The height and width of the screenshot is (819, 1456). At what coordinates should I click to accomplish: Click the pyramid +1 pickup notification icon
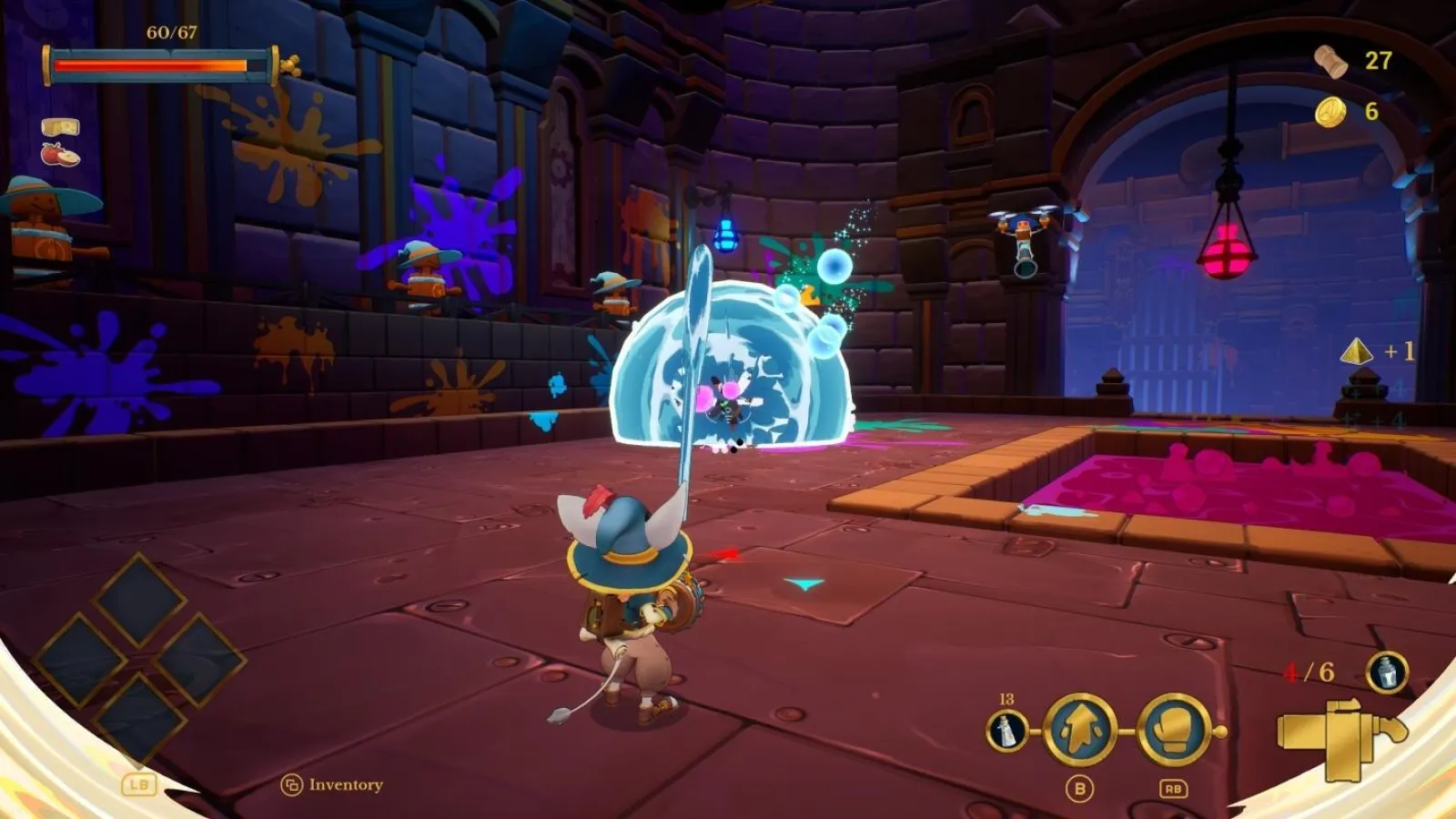1357,352
